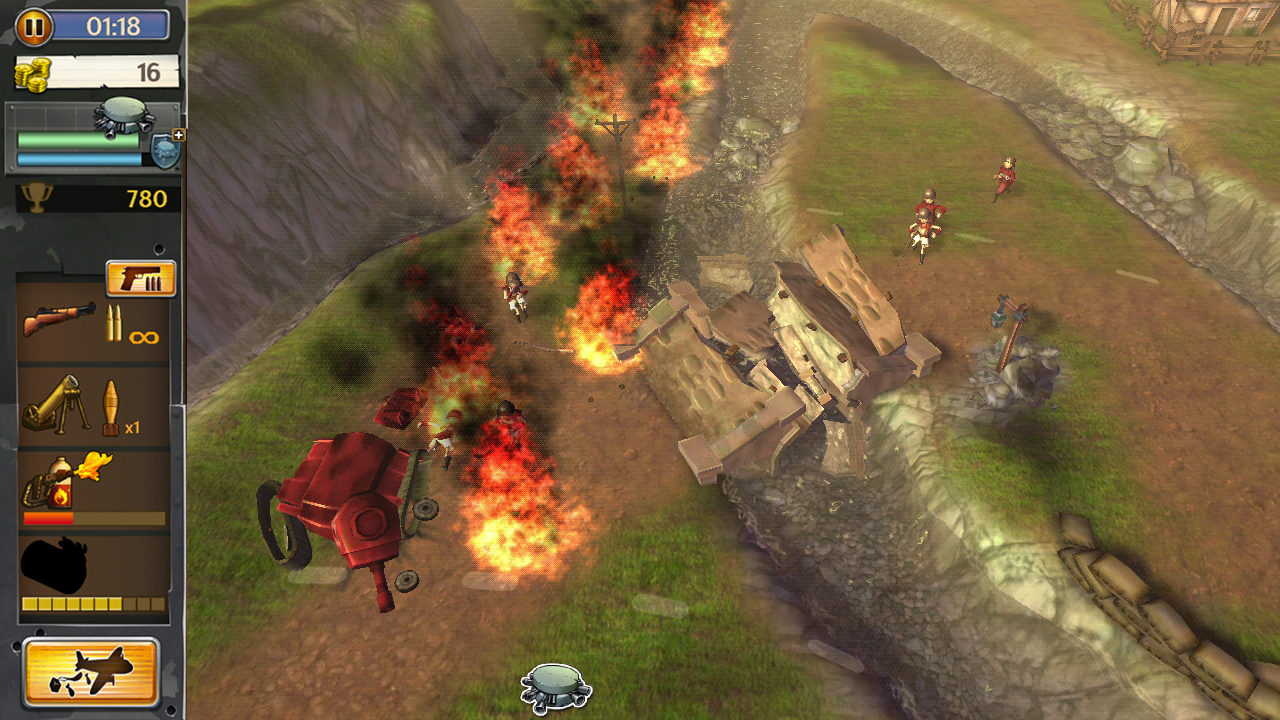This screenshot has height=720, width=1280.
Task: Click the trophy score icon
Action: point(36,198)
